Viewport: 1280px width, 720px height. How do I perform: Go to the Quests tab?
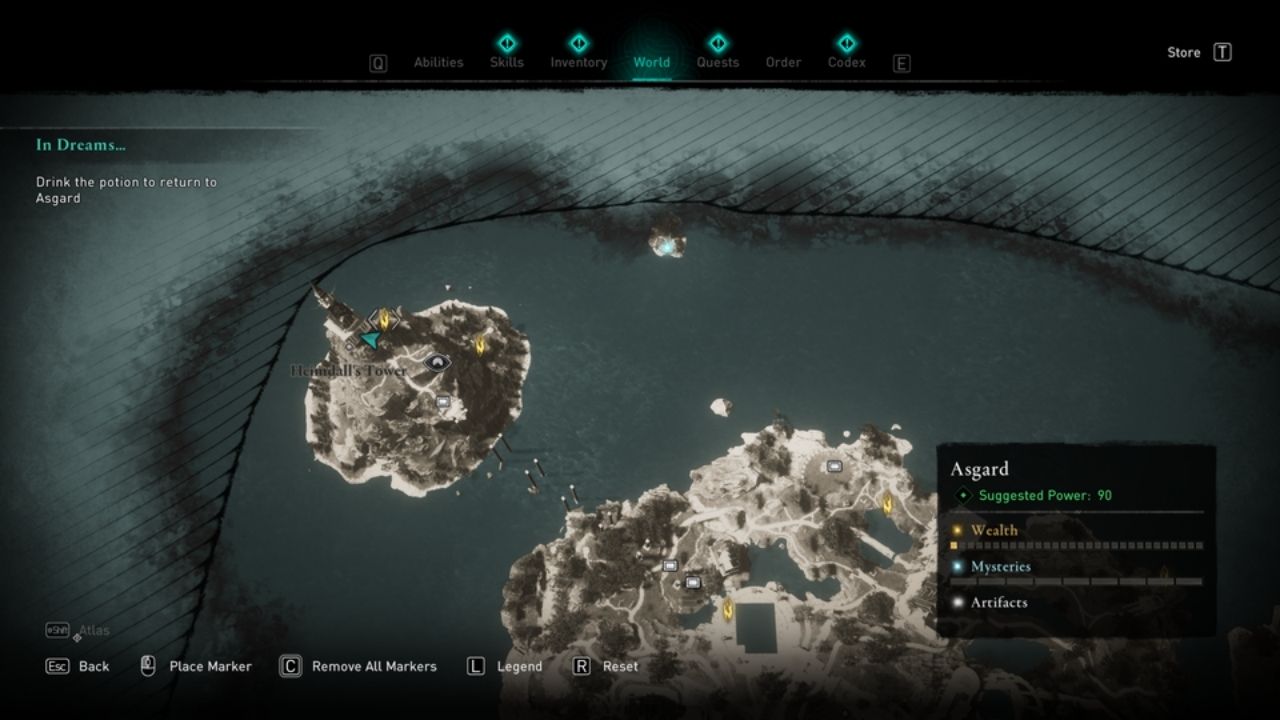(717, 62)
